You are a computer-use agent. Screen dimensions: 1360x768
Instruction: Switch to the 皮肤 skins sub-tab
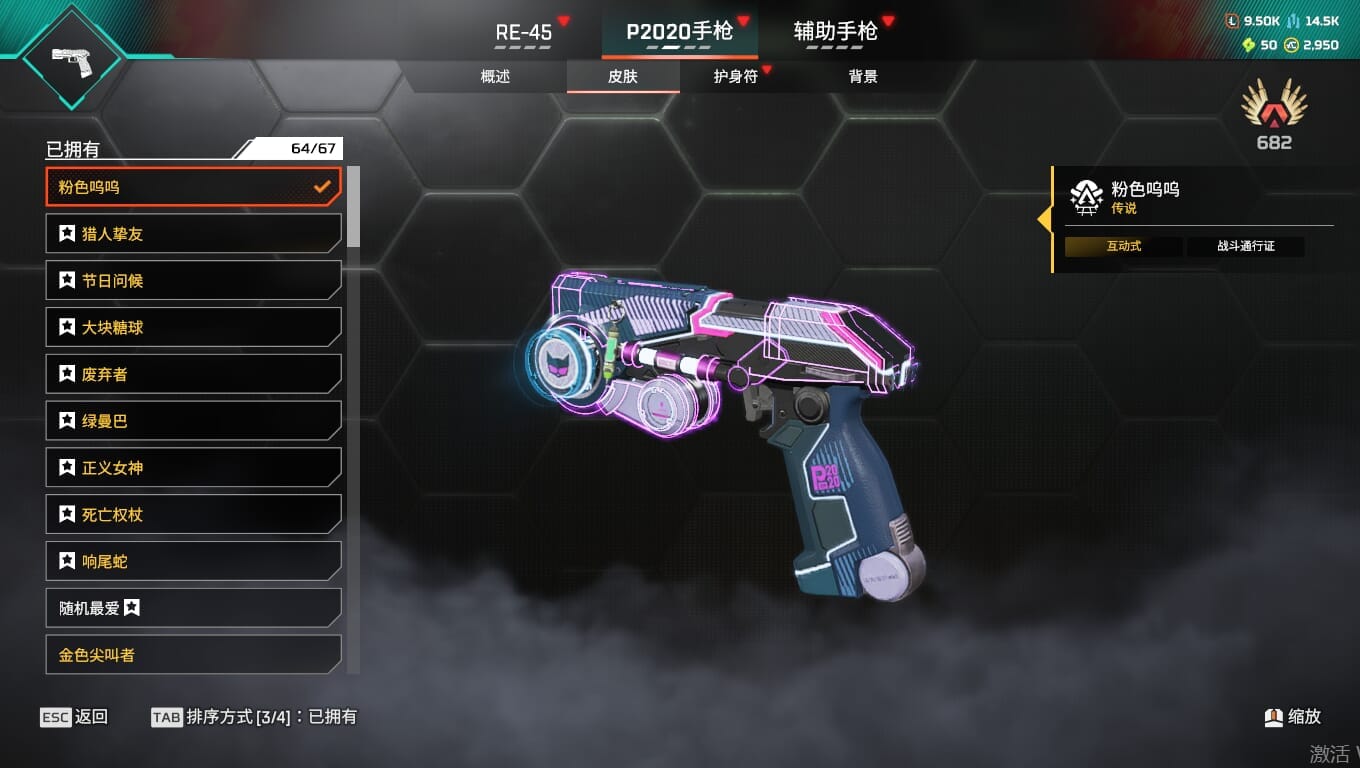[x=622, y=77]
